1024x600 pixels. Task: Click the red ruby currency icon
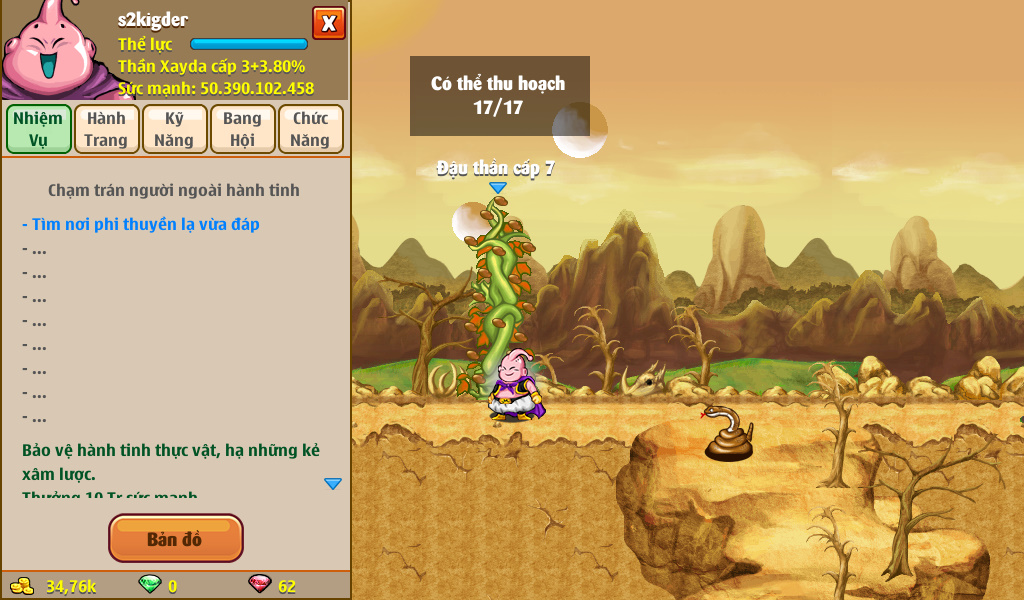click(259, 585)
